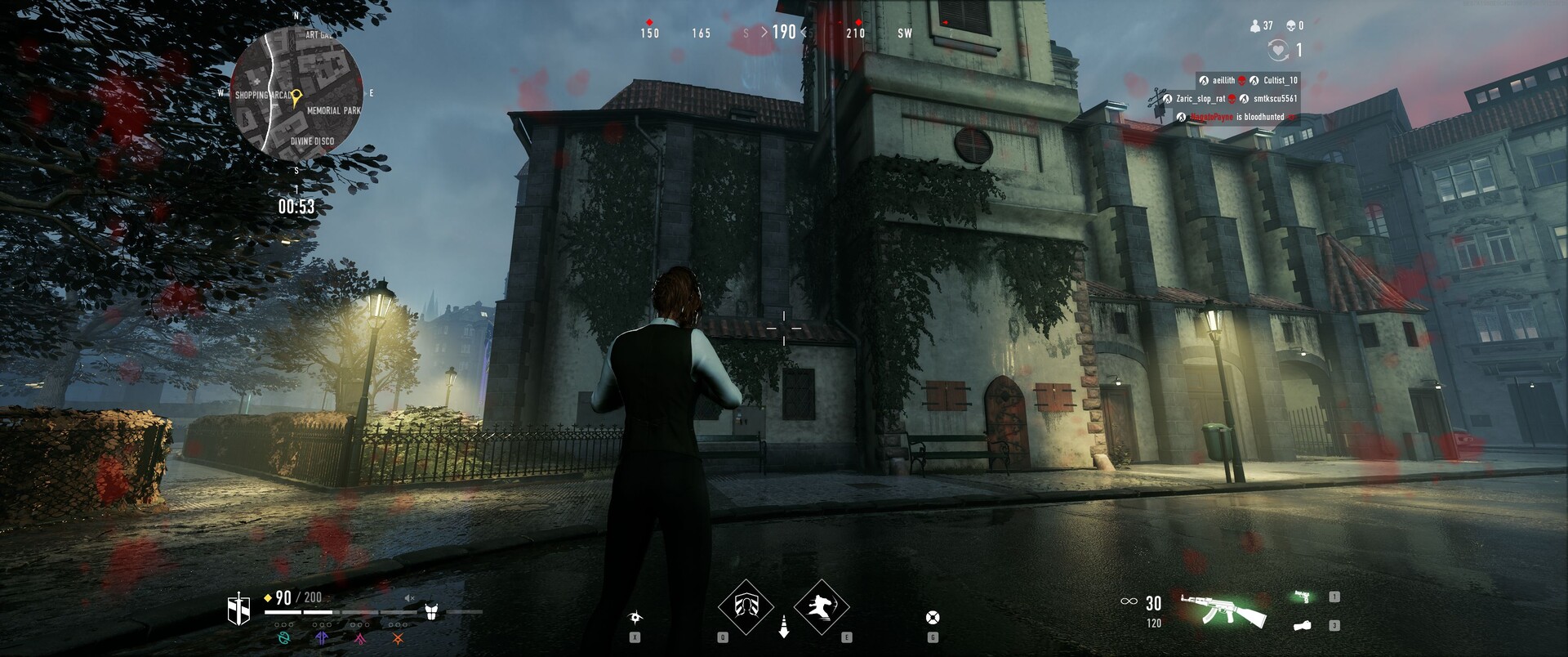Screen dimensions: 1568x657
Task: Click the purple blood resonance symbol
Action: tap(322, 637)
